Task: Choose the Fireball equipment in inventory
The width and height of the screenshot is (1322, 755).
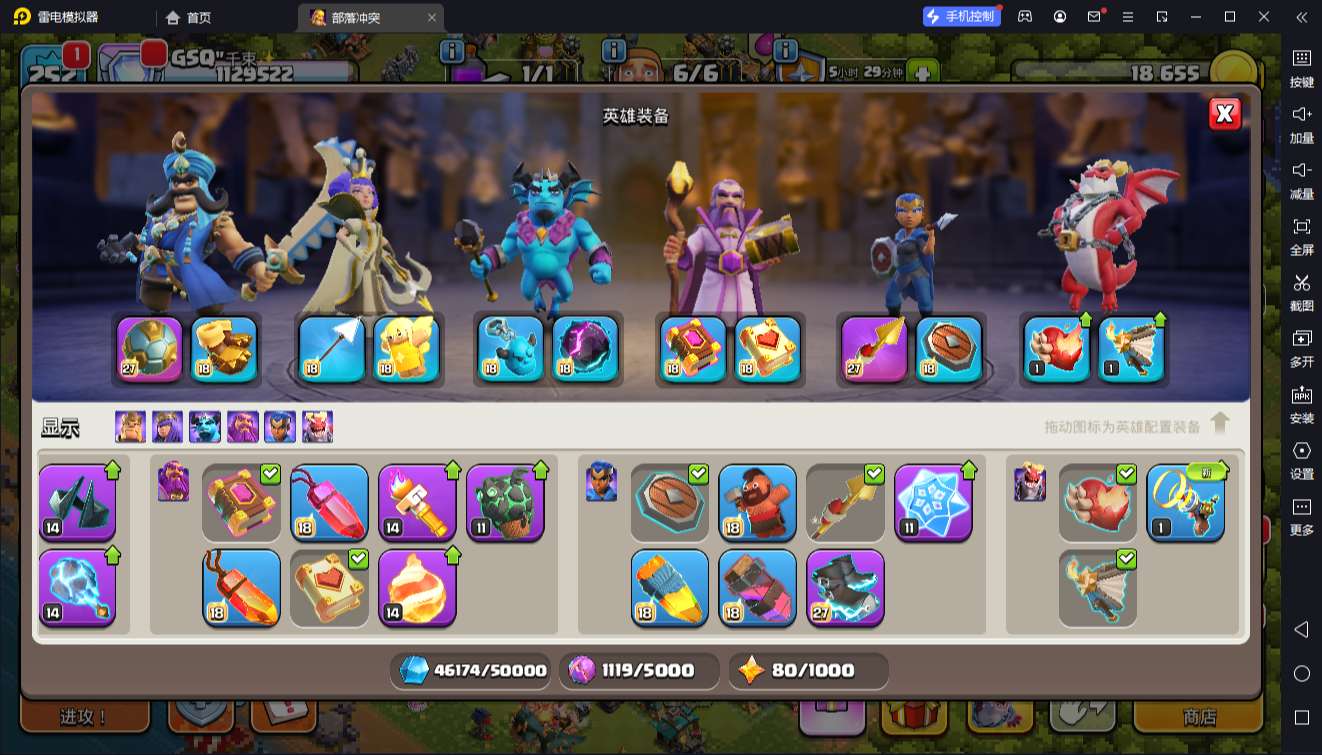Action: point(417,587)
